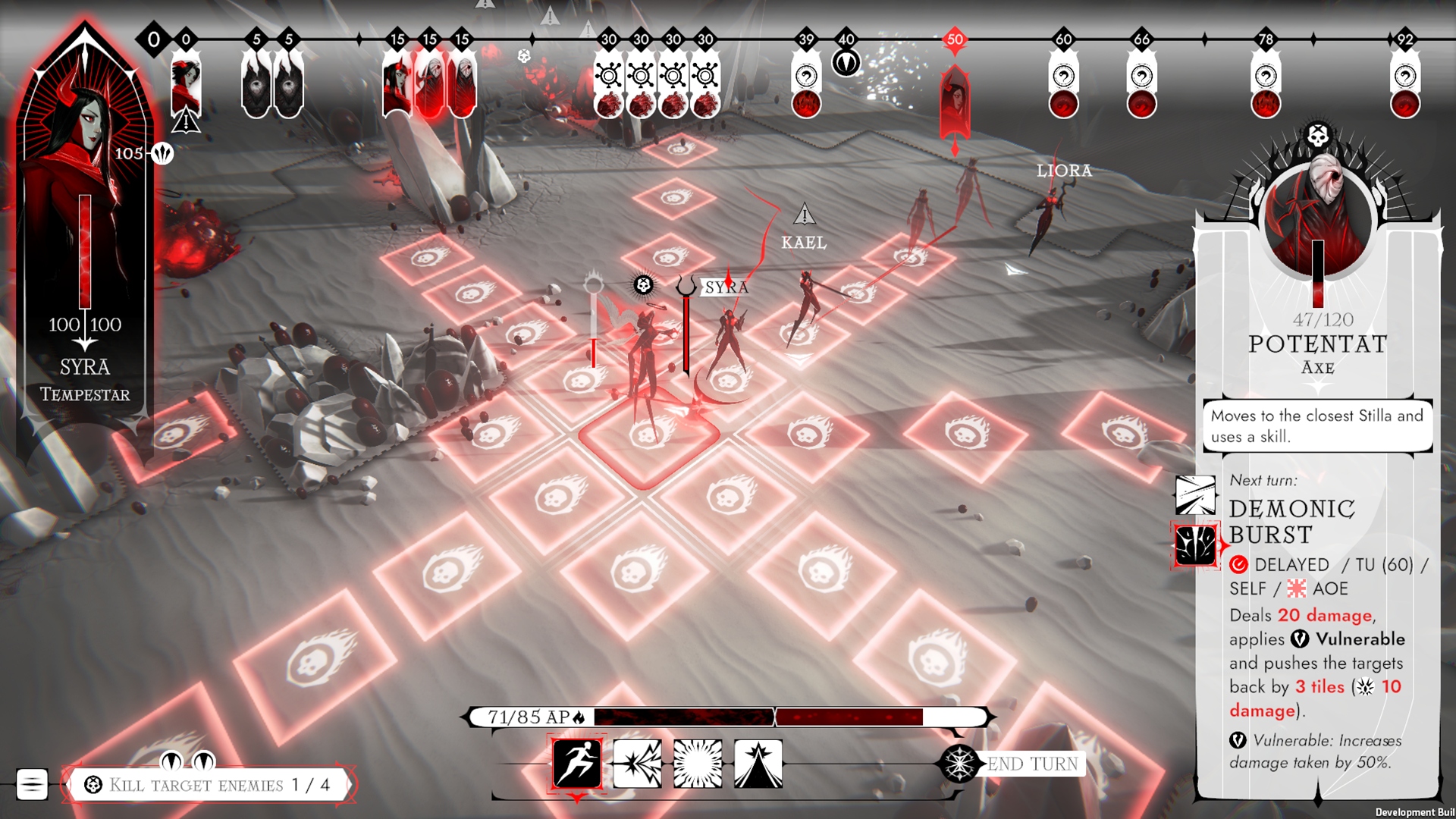Click the Kill Target Enemies objective tracker

coord(209,785)
